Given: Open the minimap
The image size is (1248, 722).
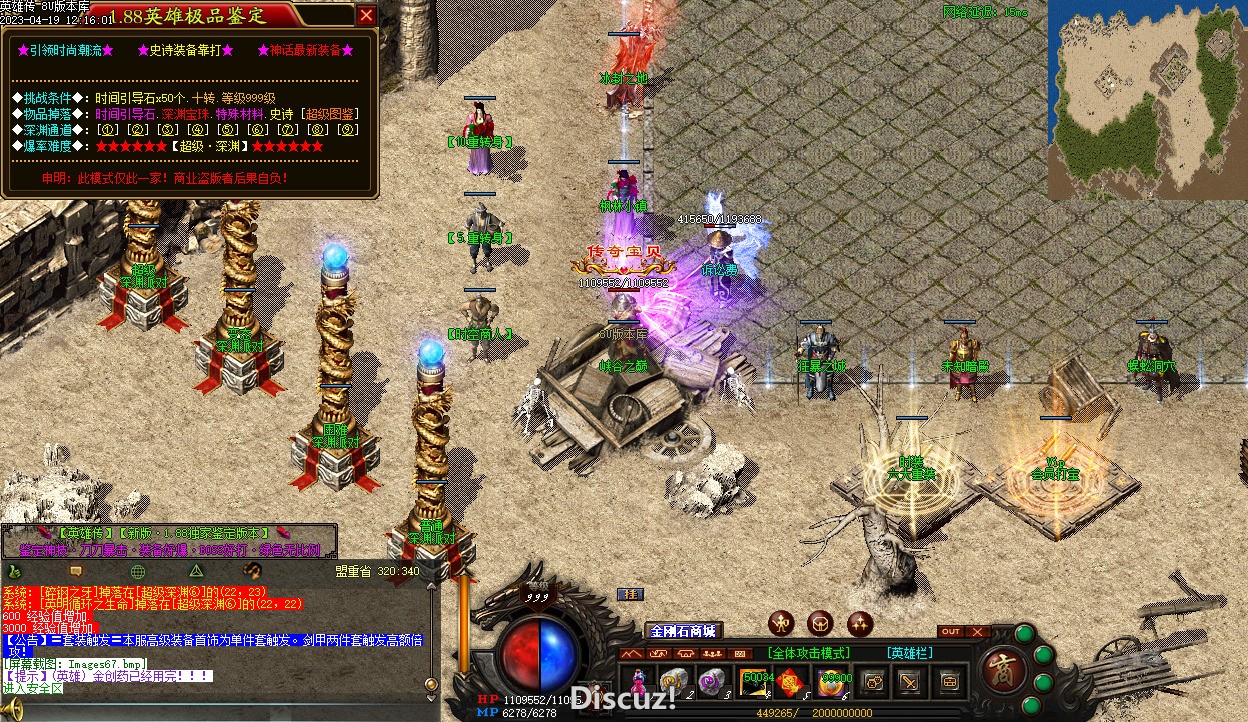Looking at the screenshot, I should (x=1146, y=98).
